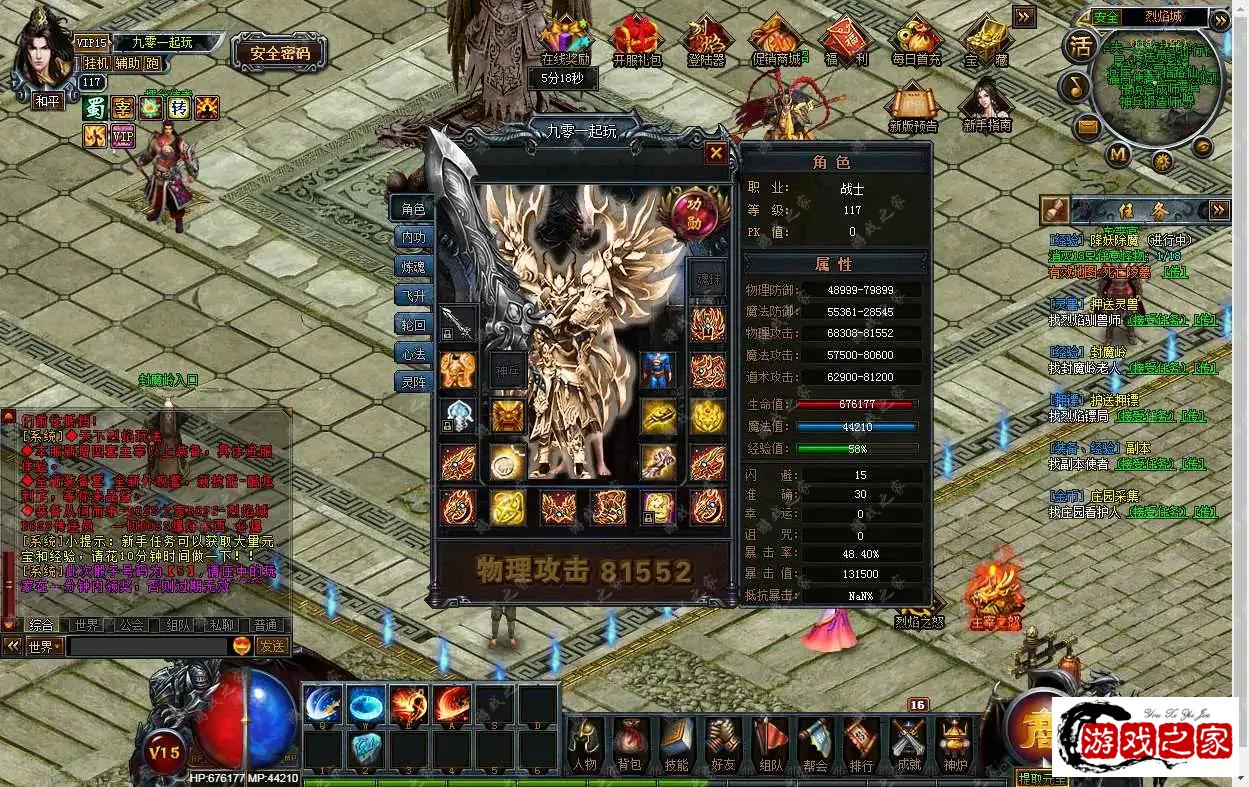The image size is (1249, 787).
Task: Open the 技能 skills book
Action: [x=676, y=746]
